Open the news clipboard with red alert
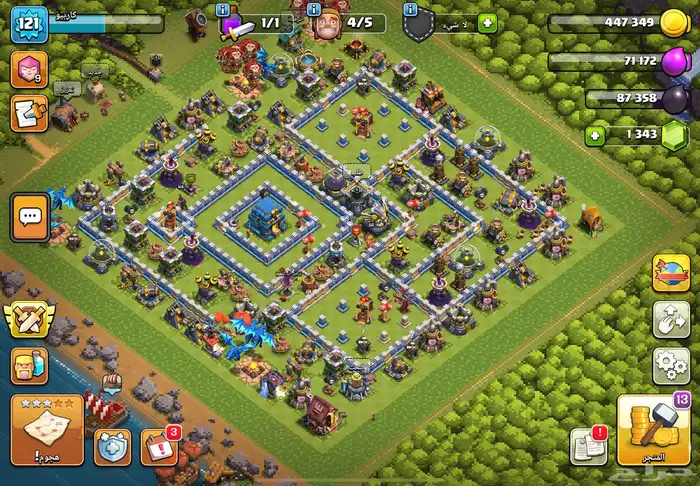This screenshot has height=486, width=700. tap(588, 446)
